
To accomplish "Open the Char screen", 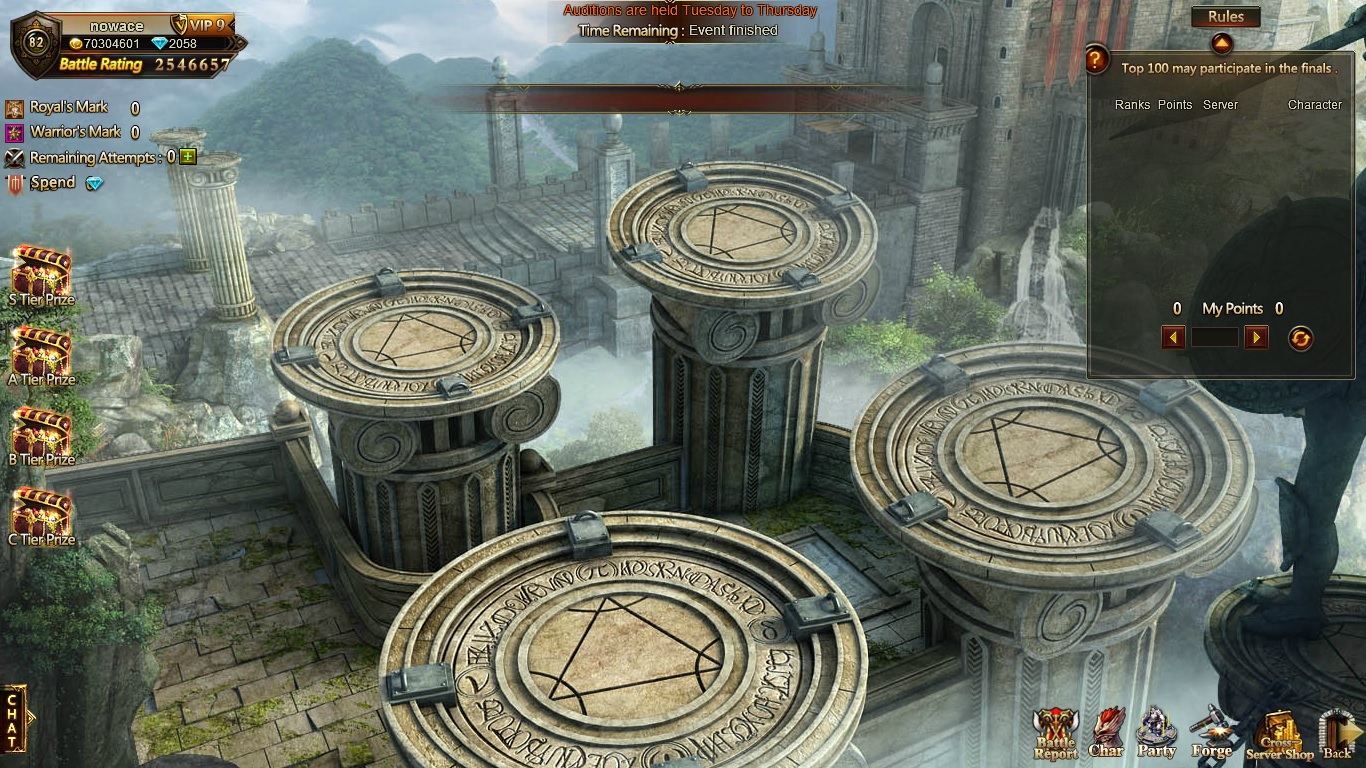I will (x=1106, y=733).
